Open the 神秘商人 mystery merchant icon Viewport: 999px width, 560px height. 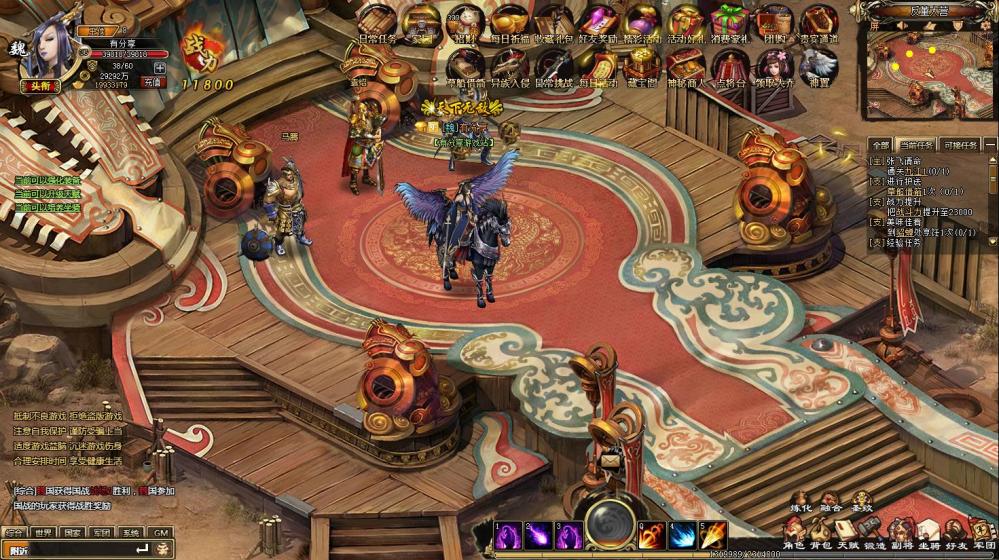685,64
